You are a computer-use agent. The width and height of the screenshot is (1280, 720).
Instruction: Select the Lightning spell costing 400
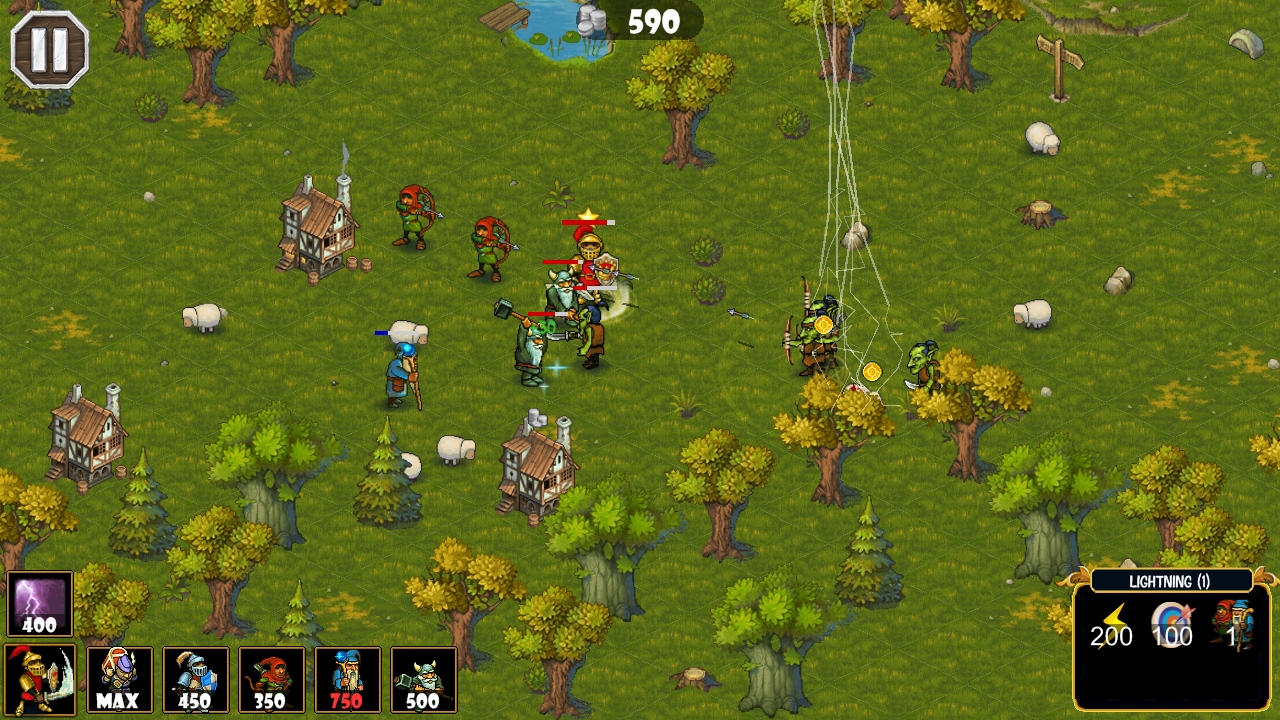click(39, 601)
